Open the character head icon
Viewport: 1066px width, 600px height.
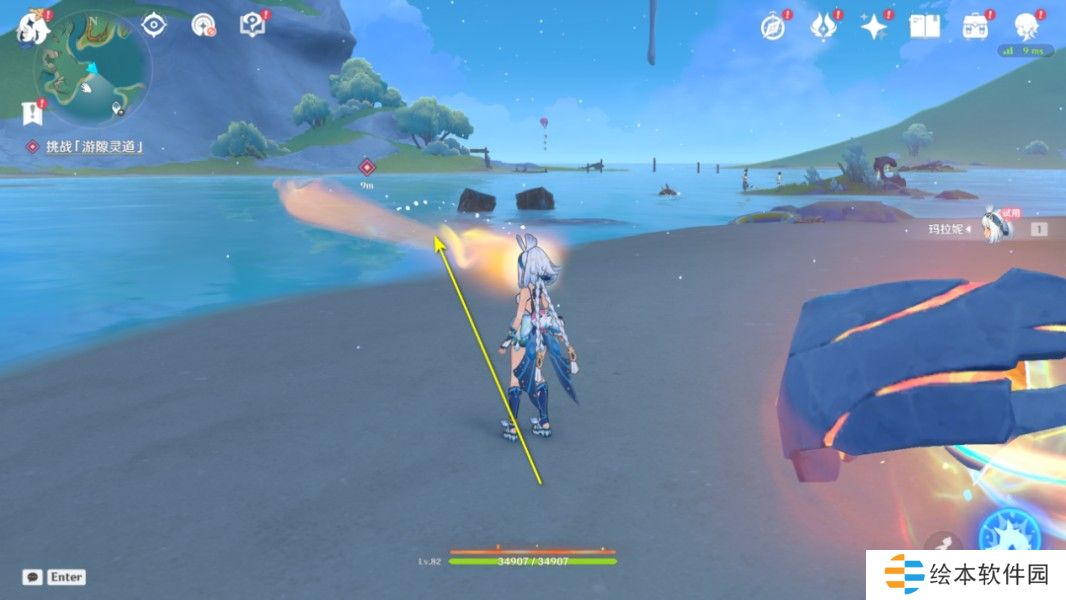point(1026,27)
